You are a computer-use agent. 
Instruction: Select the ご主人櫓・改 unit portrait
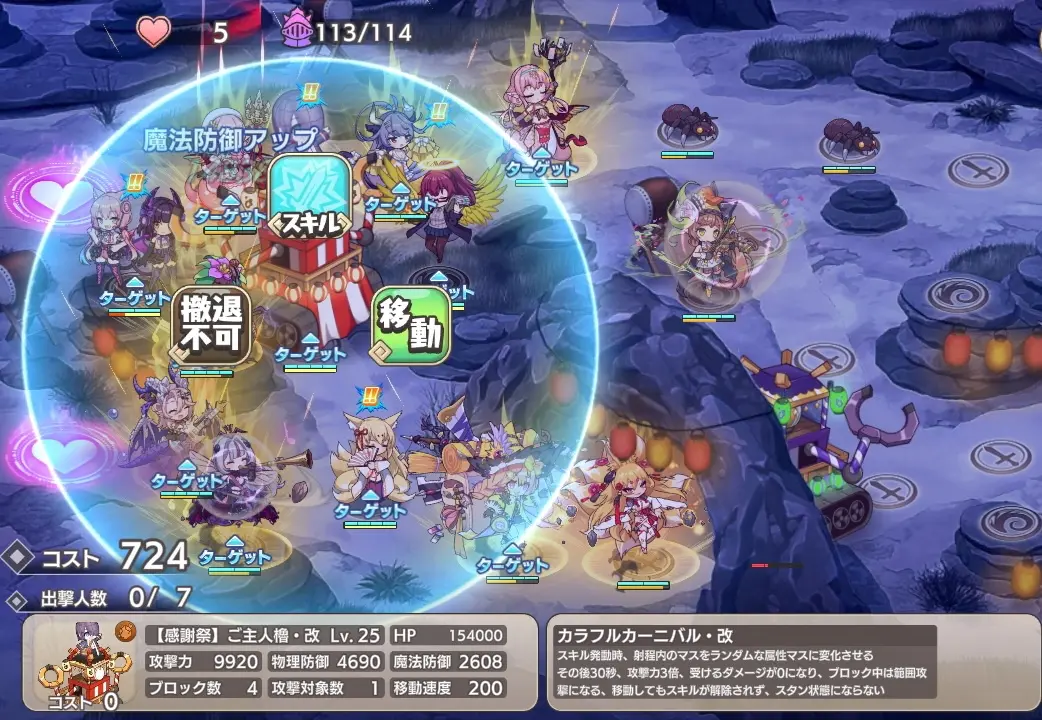pos(83,664)
